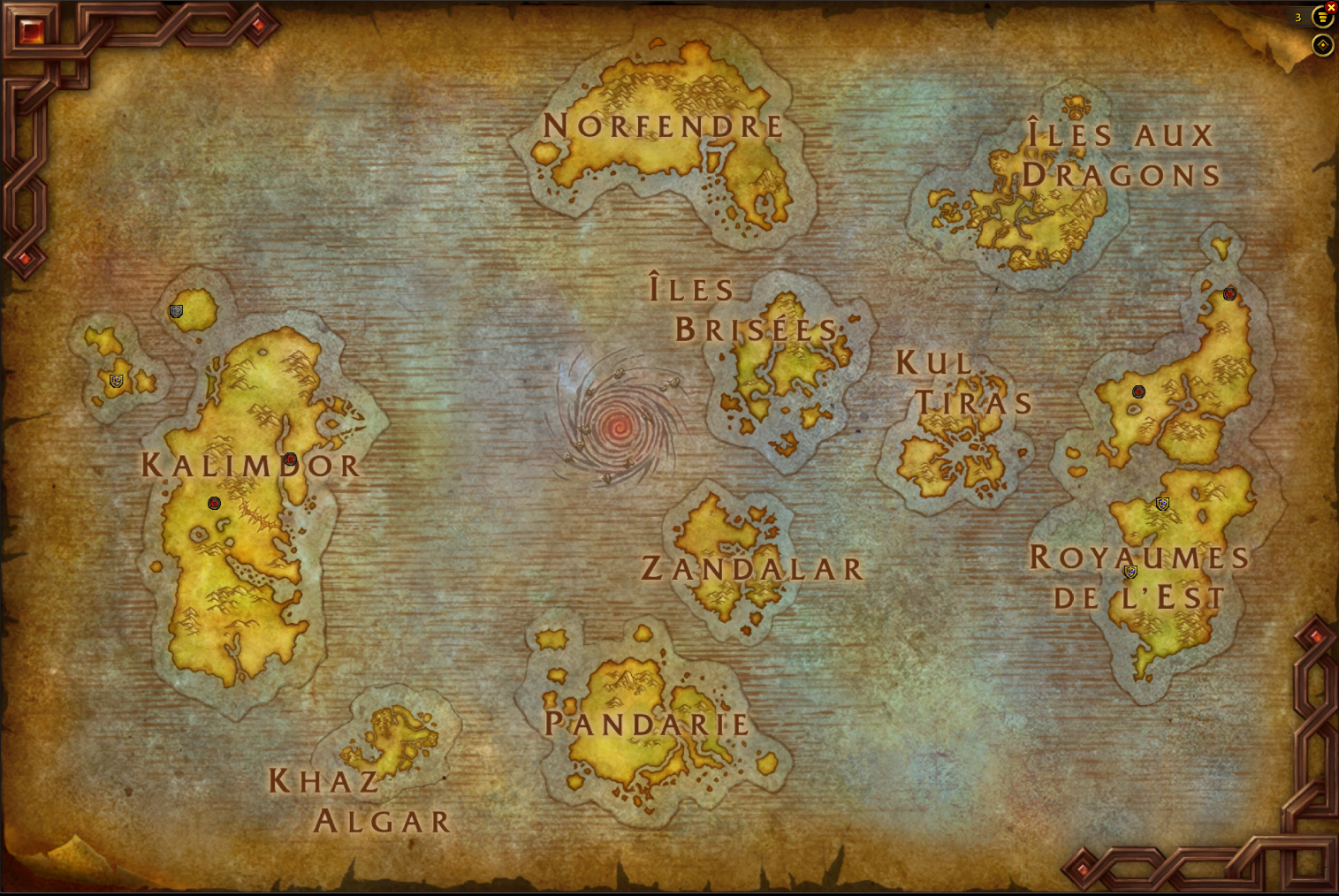
Task: Click the Horde marker on western Royaumes de l'Est
Action: coord(1139,390)
